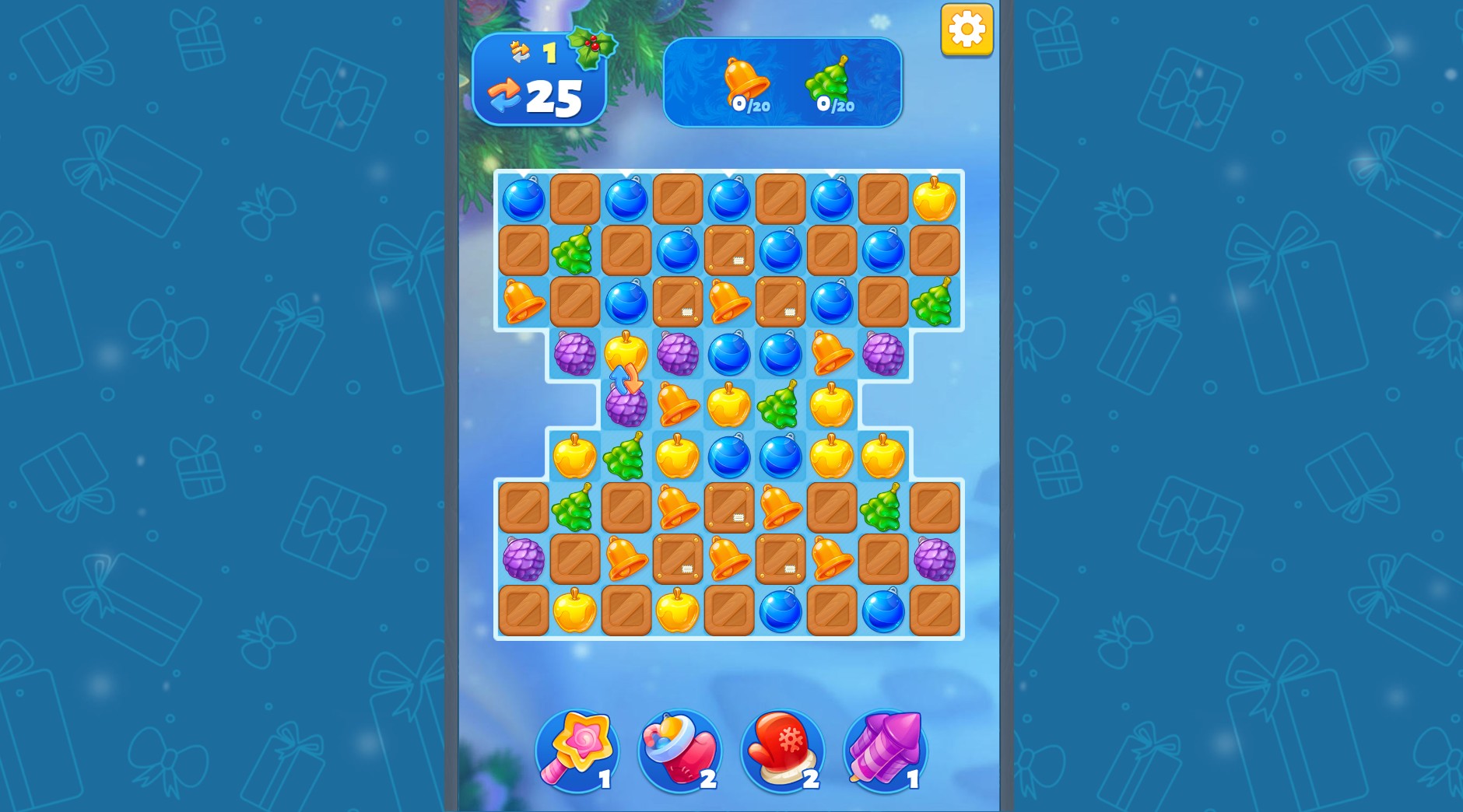Select the purple pinecone on the left edge
This screenshot has width=1463, height=812.
[x=524, y=559]
